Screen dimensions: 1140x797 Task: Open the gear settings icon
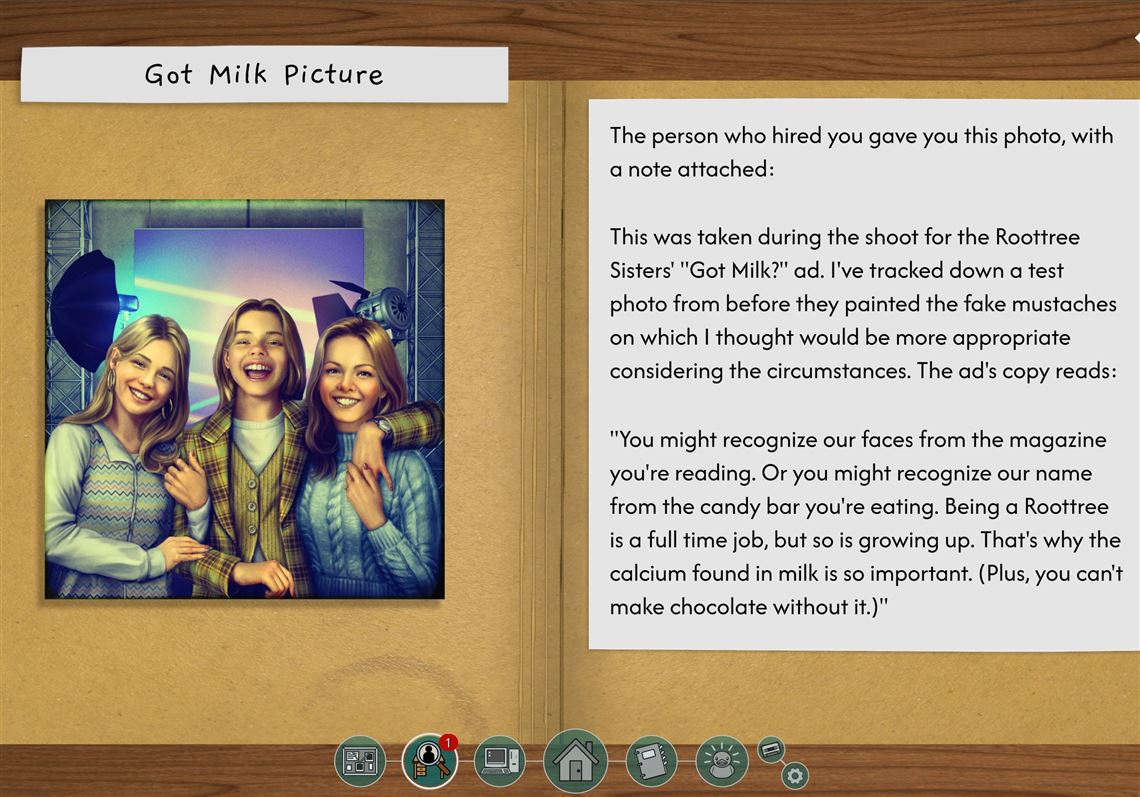tap(795, 775)
